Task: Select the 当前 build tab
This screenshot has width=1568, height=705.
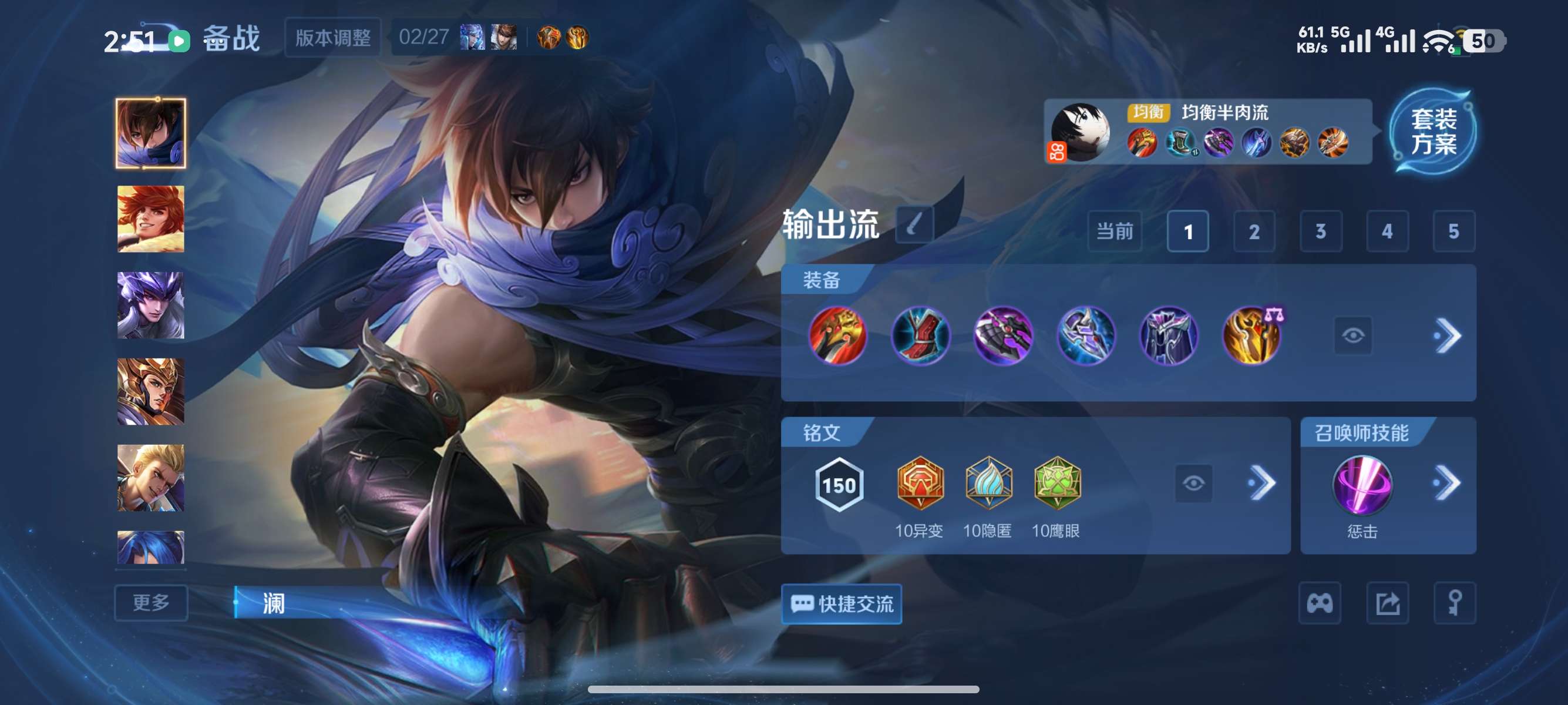Action: tap(1115, 231)
